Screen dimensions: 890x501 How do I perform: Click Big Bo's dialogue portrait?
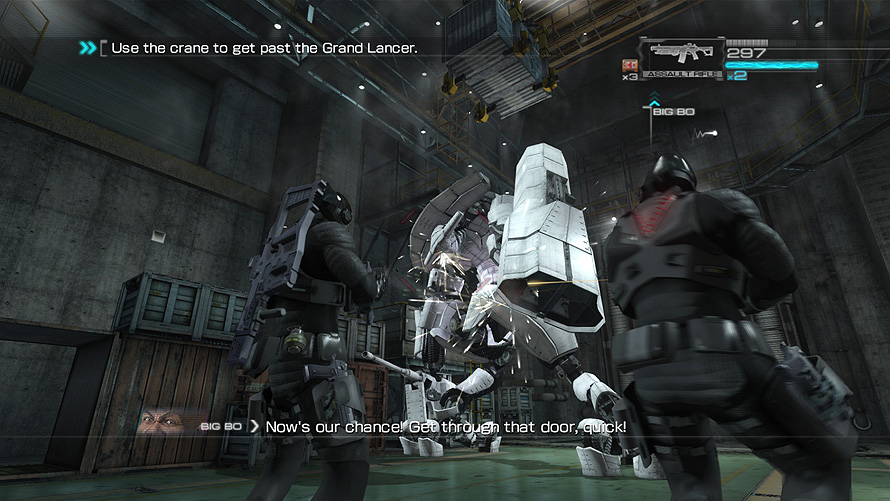point(163,423)
